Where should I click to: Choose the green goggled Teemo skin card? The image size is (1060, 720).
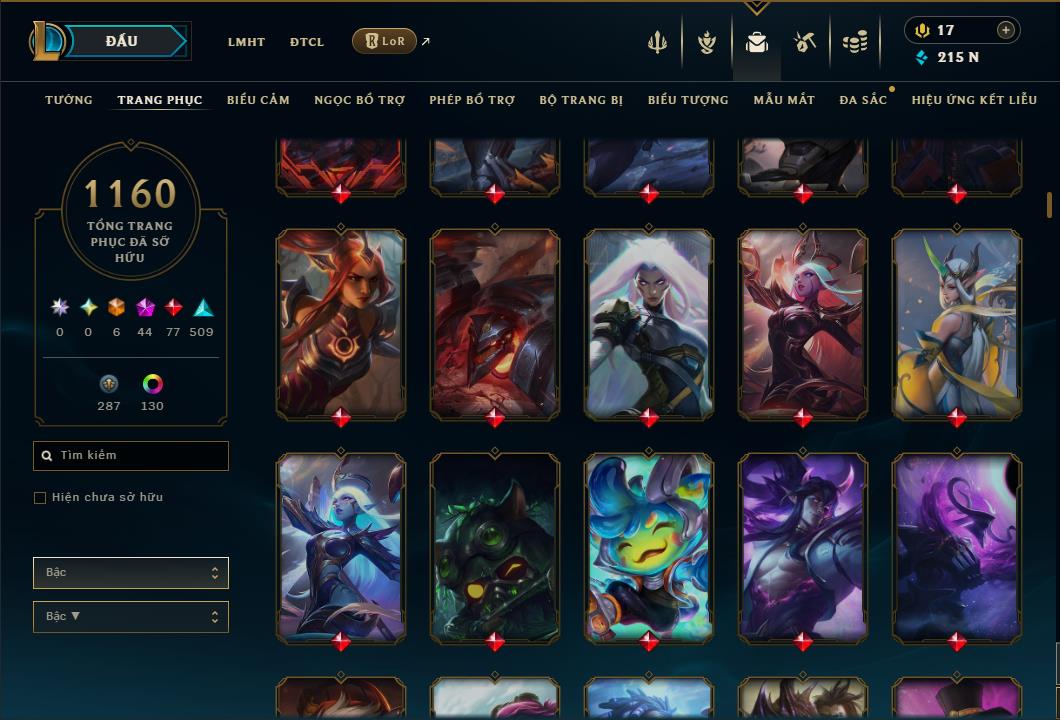coord(495,547)
